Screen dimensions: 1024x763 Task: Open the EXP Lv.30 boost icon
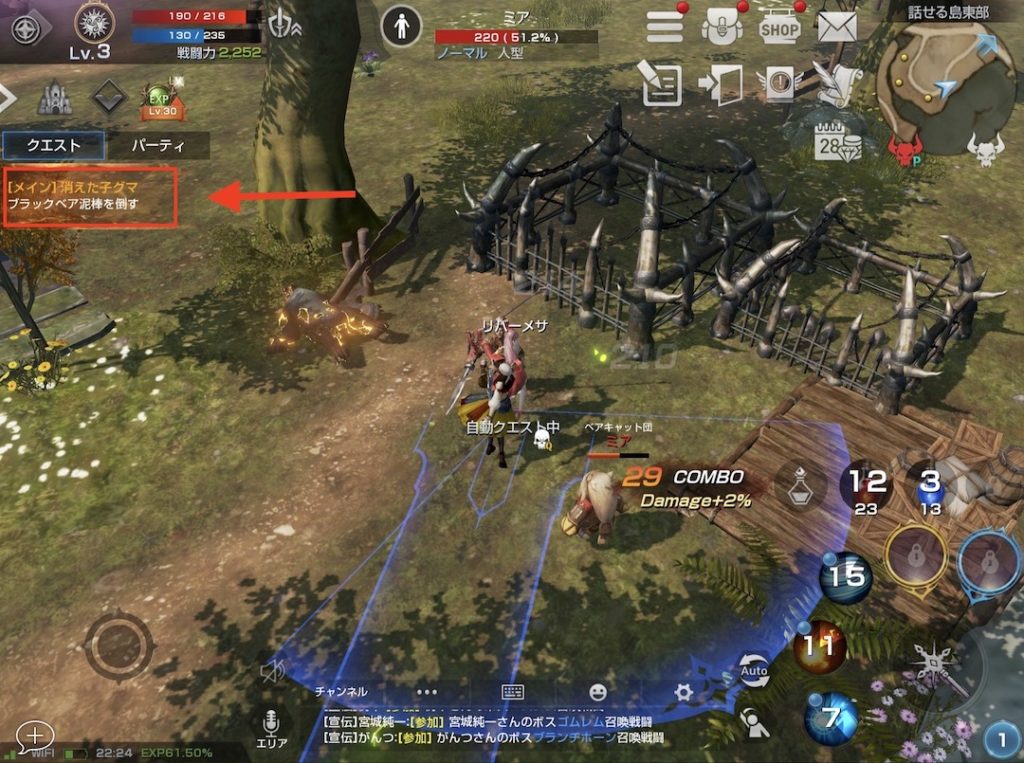click(x=159, y=98)
